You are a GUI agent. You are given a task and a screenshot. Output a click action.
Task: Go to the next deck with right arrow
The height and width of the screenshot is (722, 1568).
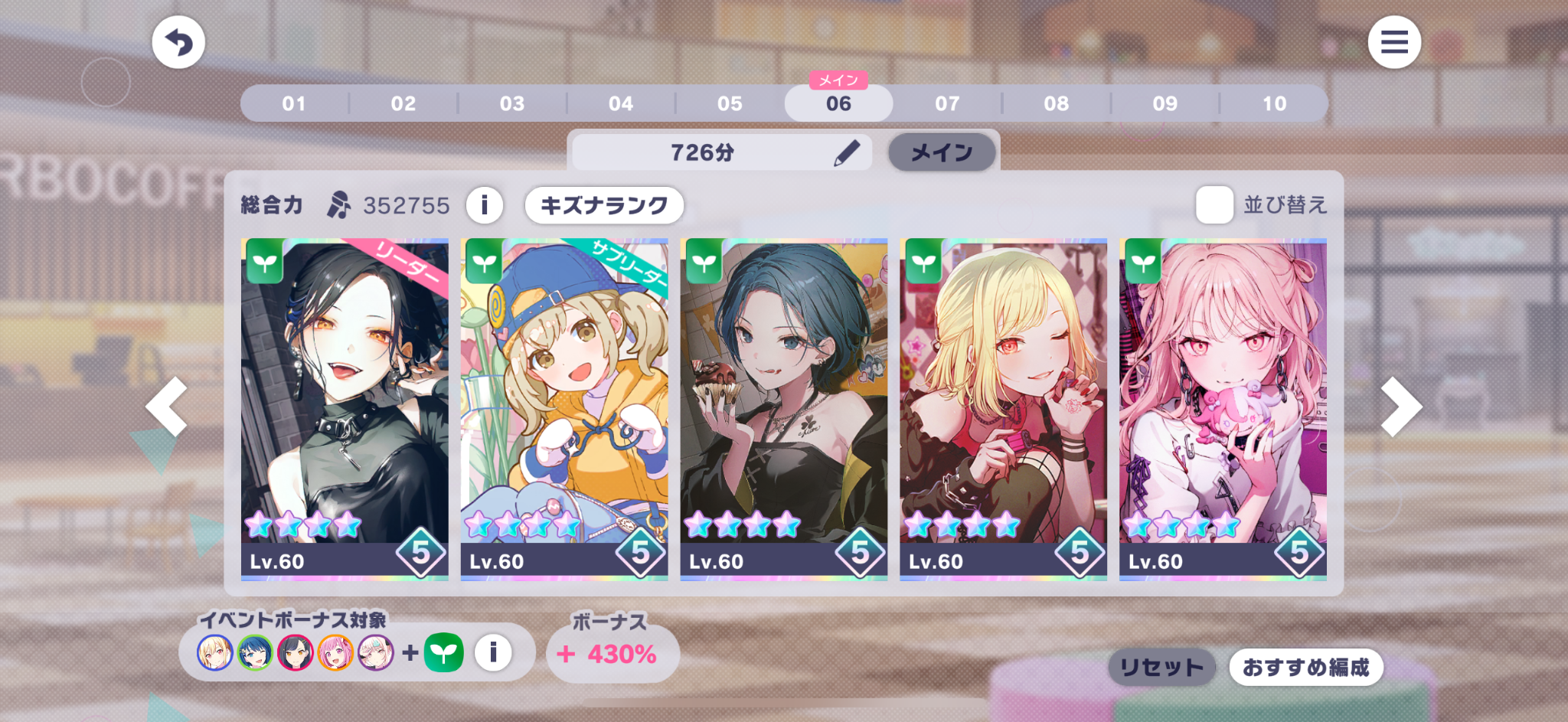pyautogui.click(x=1401, y=407)
